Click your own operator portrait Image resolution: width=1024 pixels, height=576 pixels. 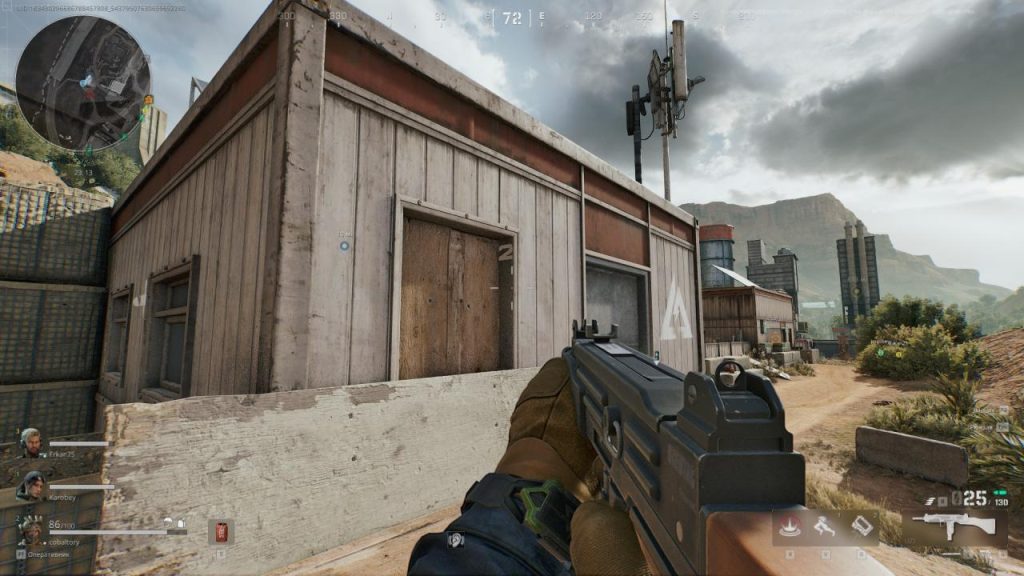click(30, 528)
